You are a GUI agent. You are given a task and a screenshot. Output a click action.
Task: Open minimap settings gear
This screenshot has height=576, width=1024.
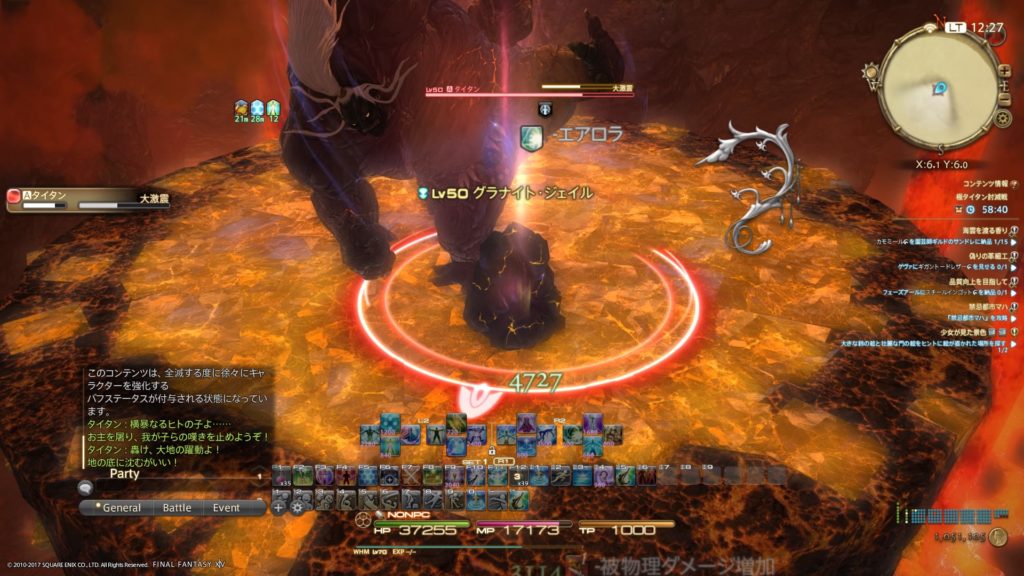point(1003,119)
